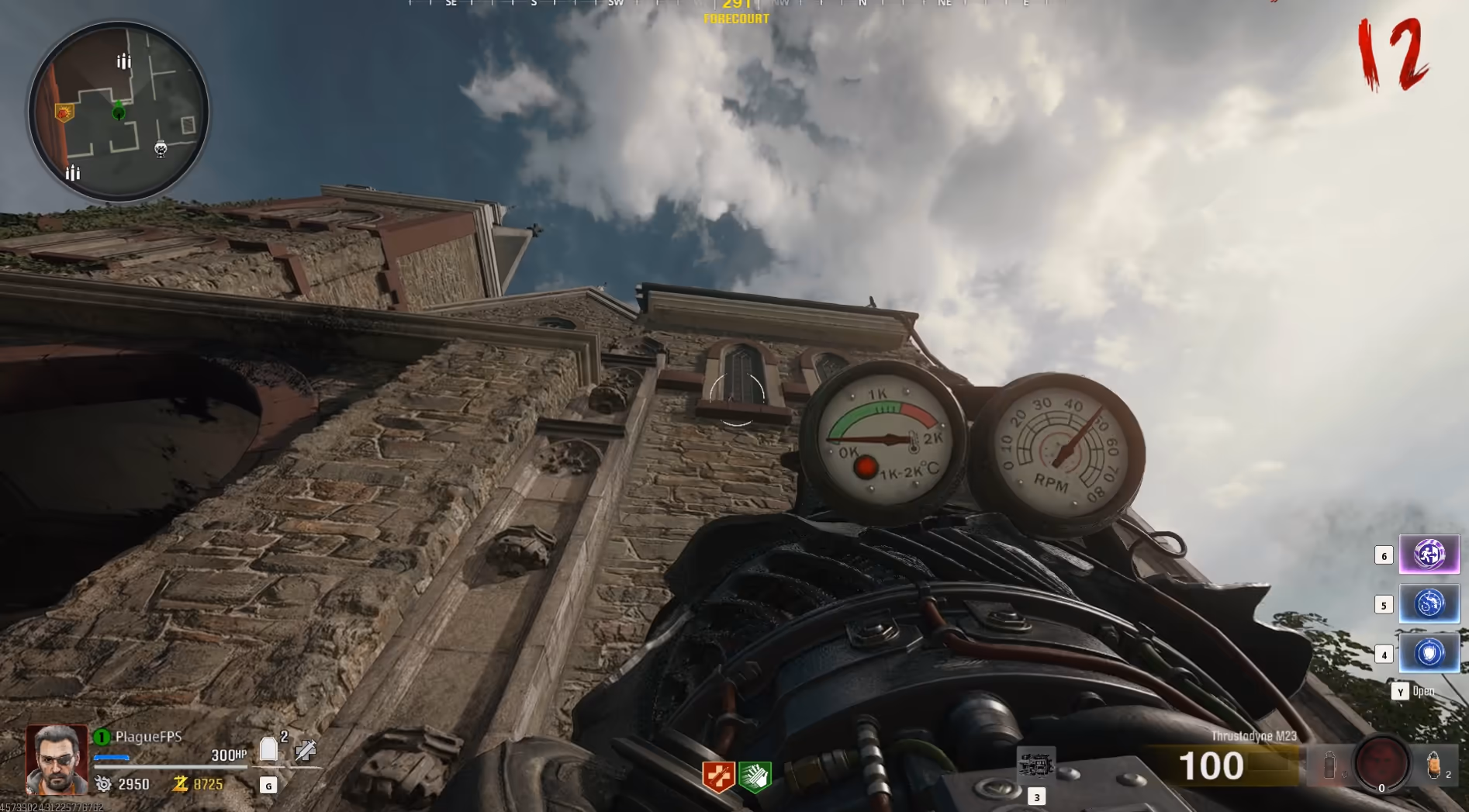Select the orange fist perk marker on minimap
Image resolution: width=1469 pixels, height=812 pixels.
[64, 114]
